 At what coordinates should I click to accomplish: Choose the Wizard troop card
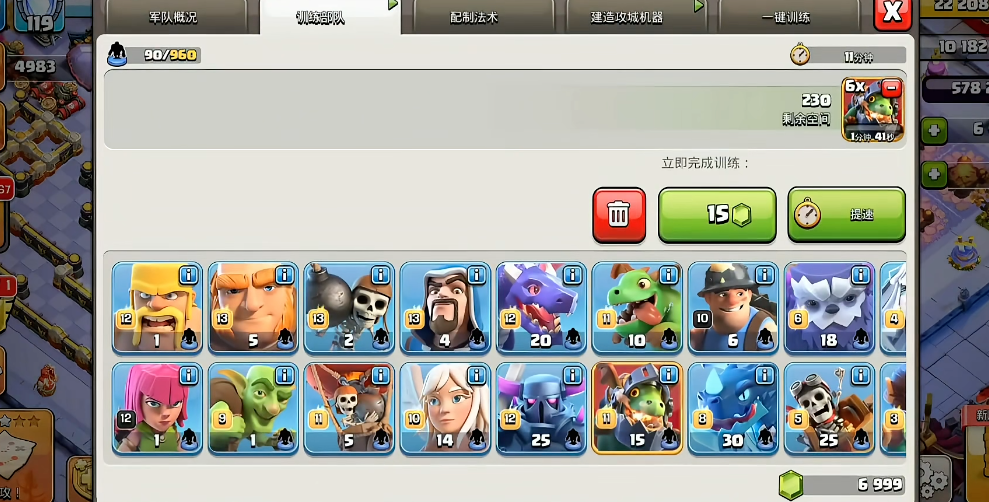tap(445, 308)
